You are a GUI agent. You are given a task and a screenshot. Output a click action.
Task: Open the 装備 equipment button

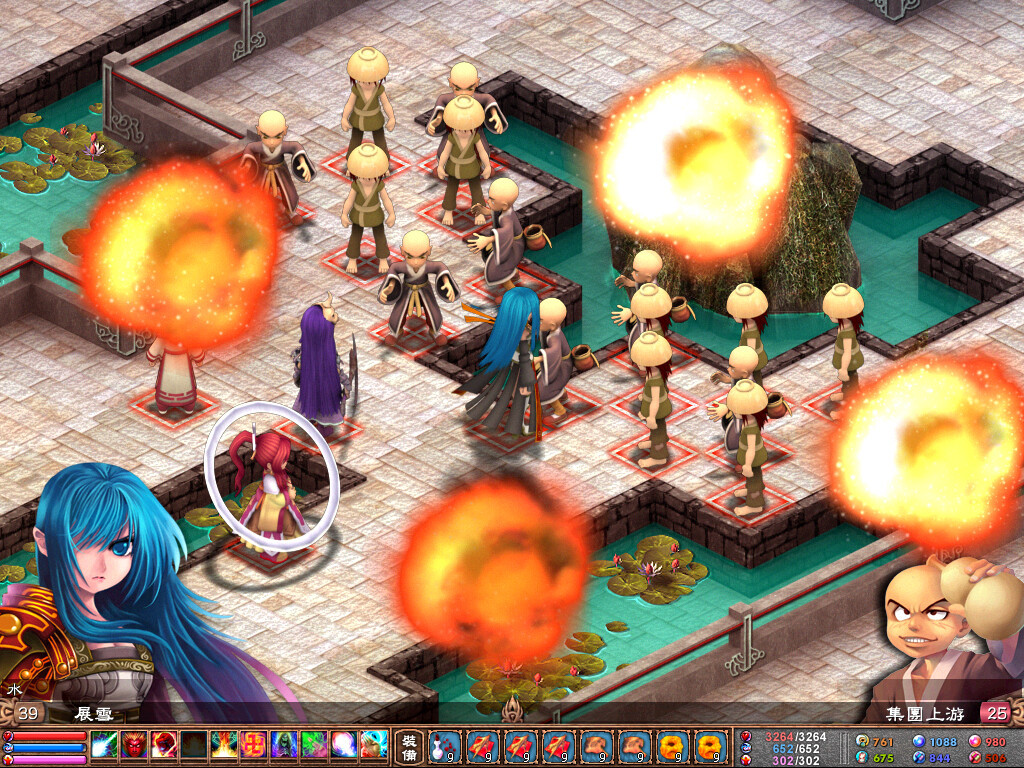click(410, 745)
